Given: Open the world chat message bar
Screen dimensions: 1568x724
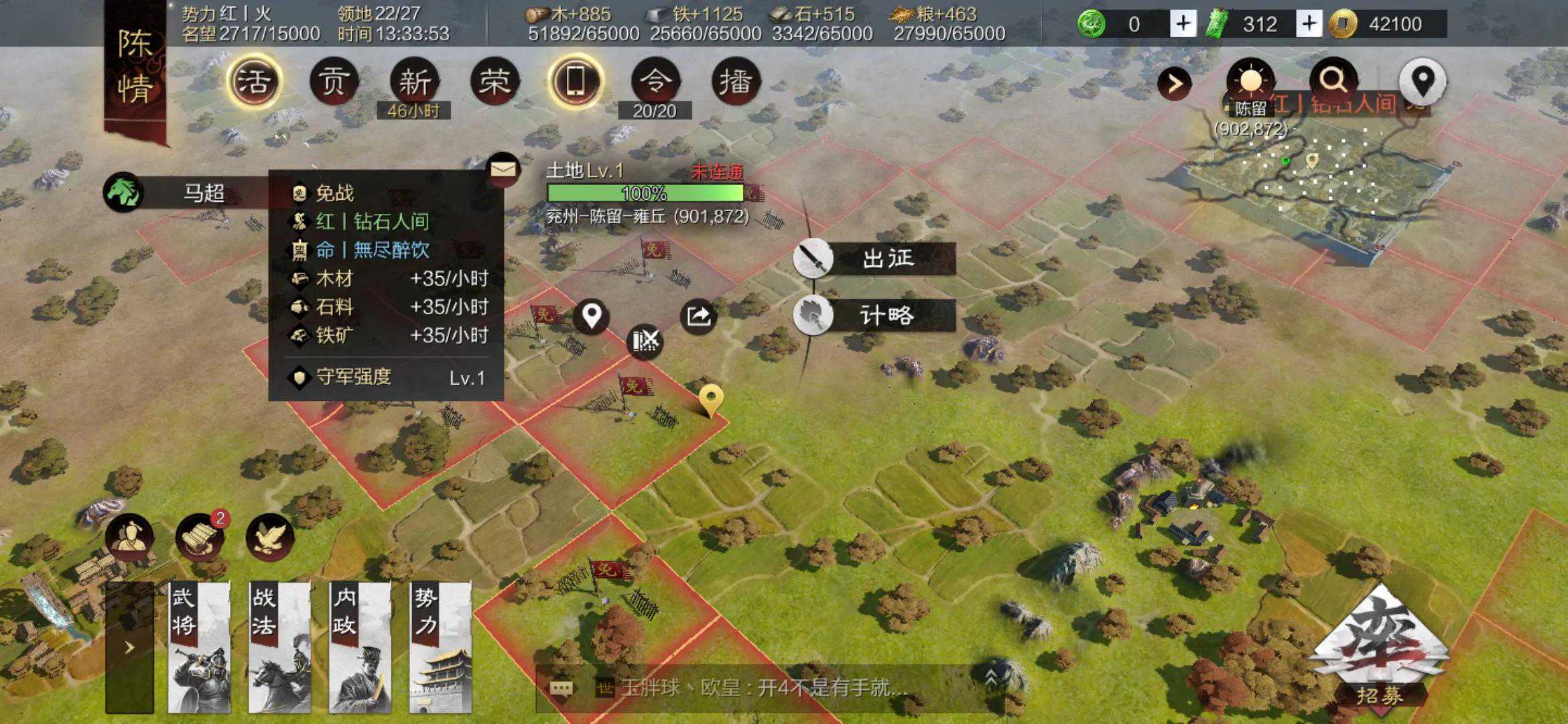Looking at the screenshot, I should pyautogui.click(x=764, y=688).
